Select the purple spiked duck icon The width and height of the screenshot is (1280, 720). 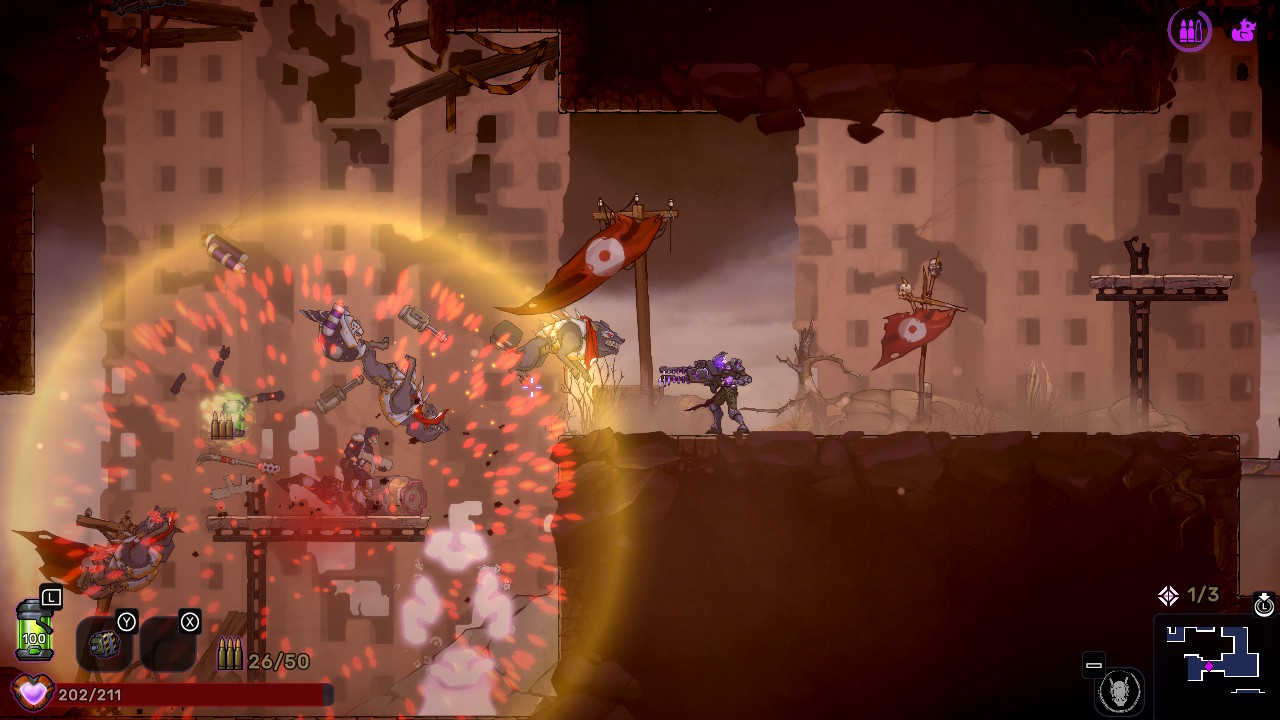click(x=1244, y=30)
